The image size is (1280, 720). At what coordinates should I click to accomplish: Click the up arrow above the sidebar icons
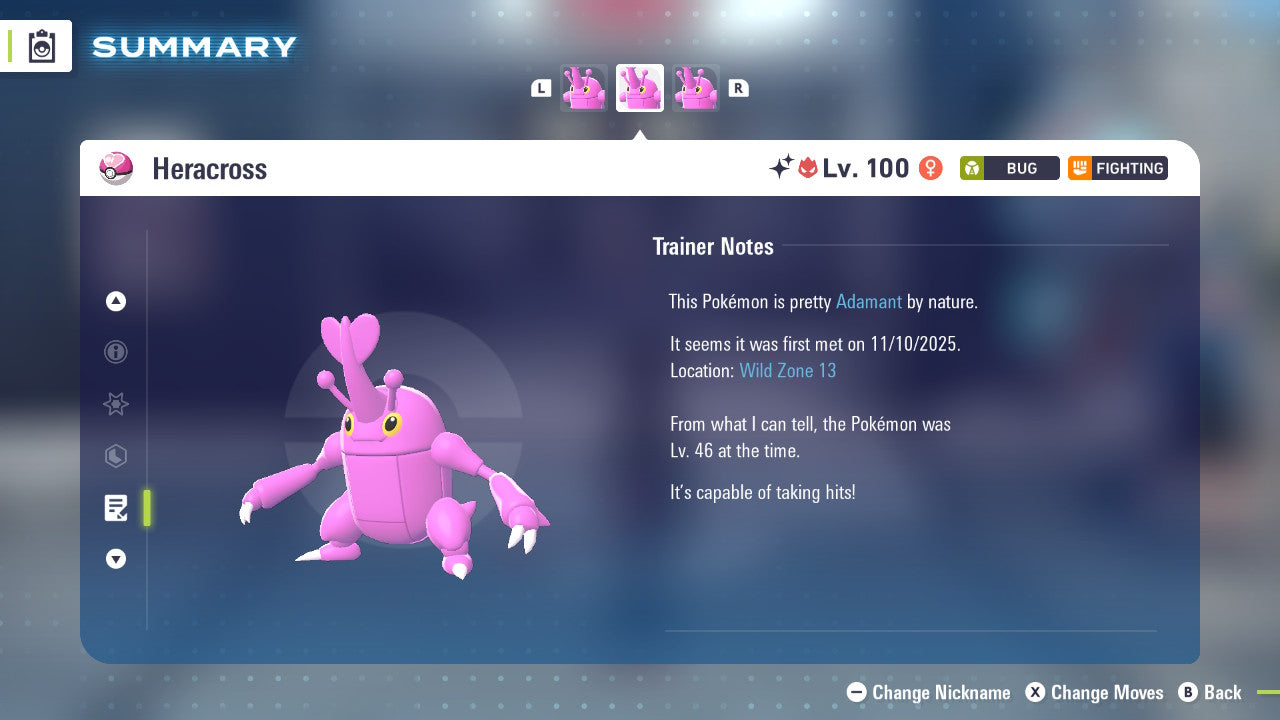(x=116, y=301)
